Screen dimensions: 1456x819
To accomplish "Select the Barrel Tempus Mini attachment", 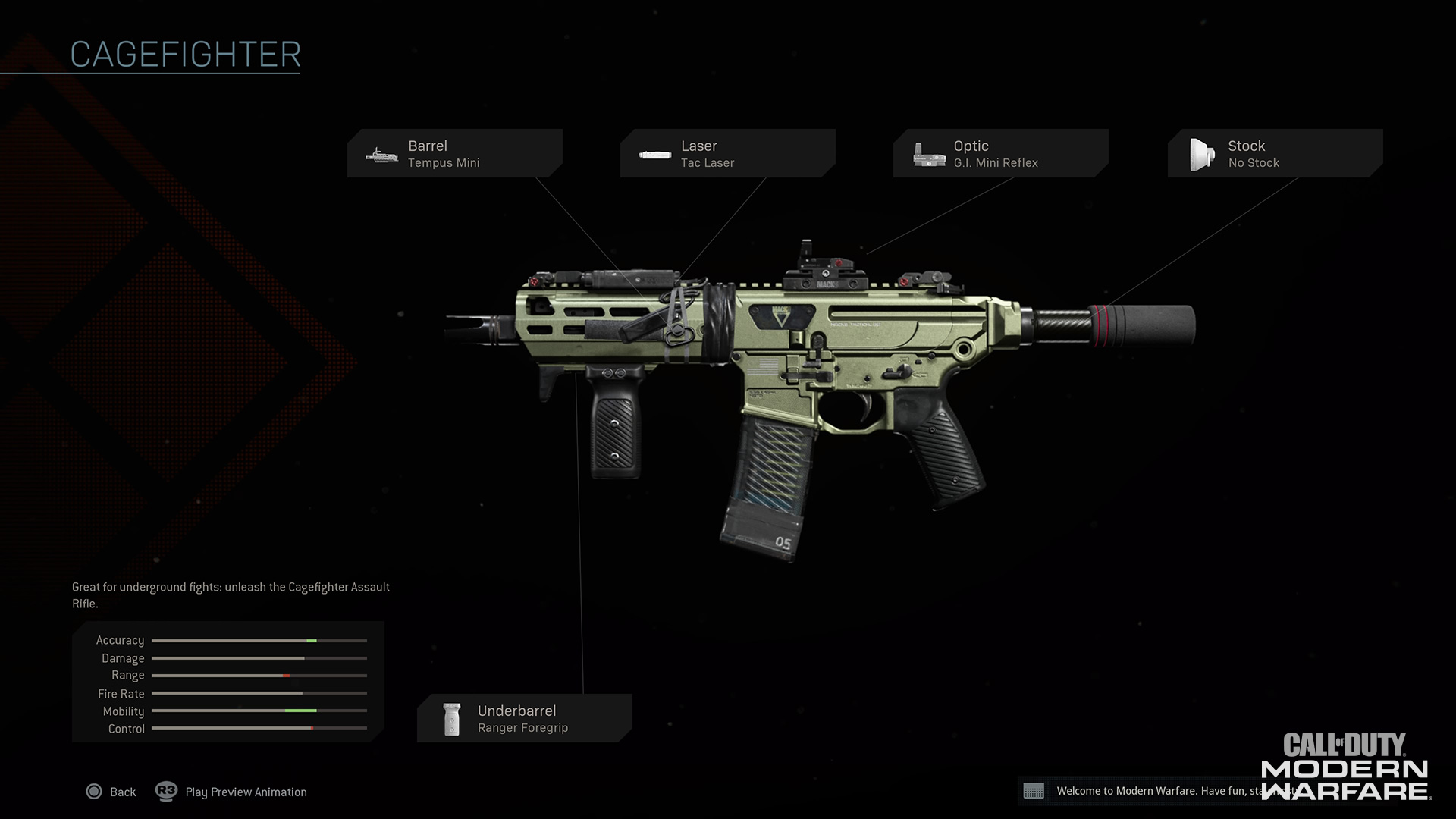I will click(454, 153).
